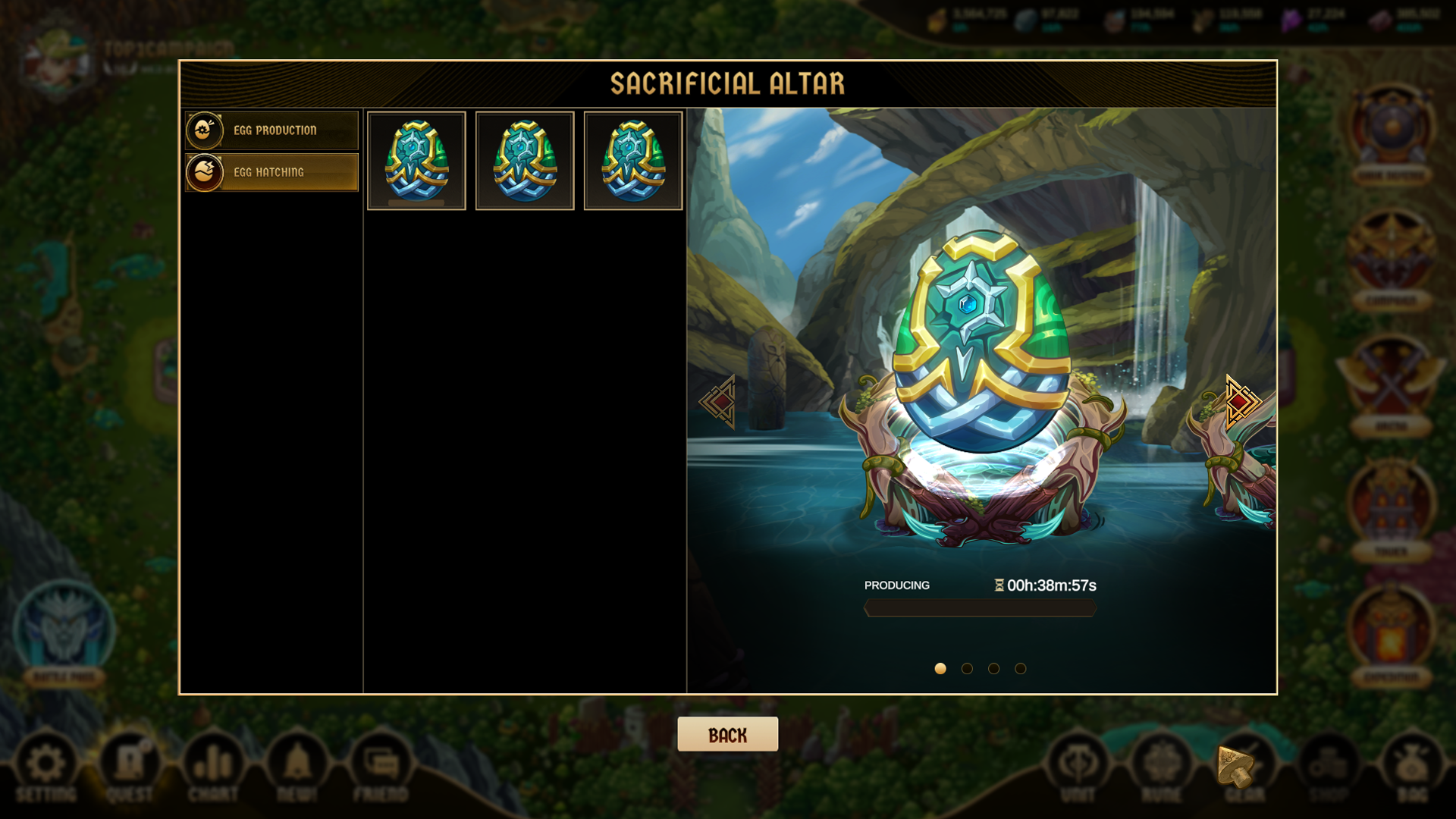The image size is (1456, 819).
Task: Select the first page dot below the egg
Action: 941,669
